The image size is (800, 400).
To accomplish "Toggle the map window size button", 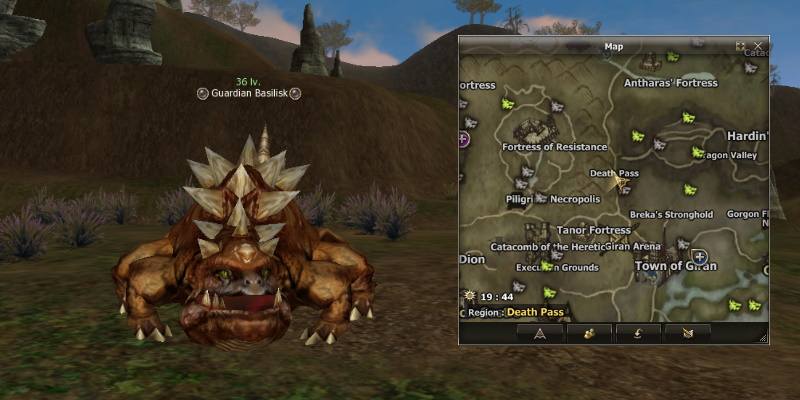I will click(x=741, y=46).
